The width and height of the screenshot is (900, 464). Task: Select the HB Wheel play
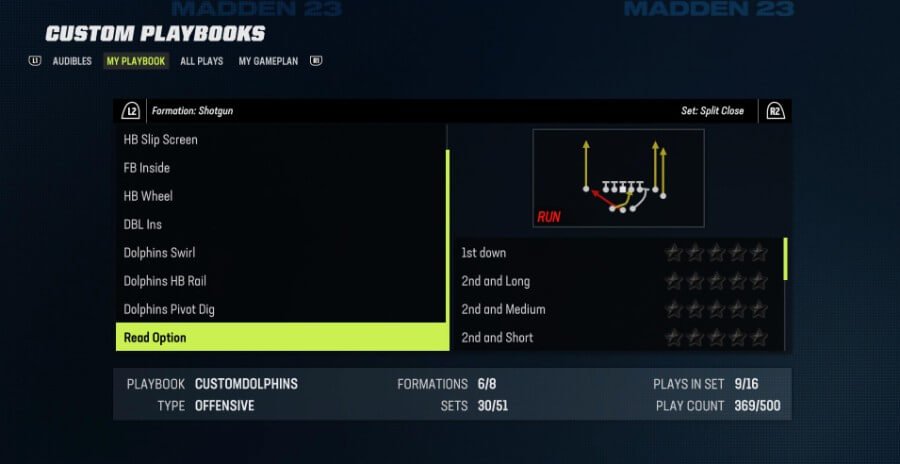[x=149, y=196]
